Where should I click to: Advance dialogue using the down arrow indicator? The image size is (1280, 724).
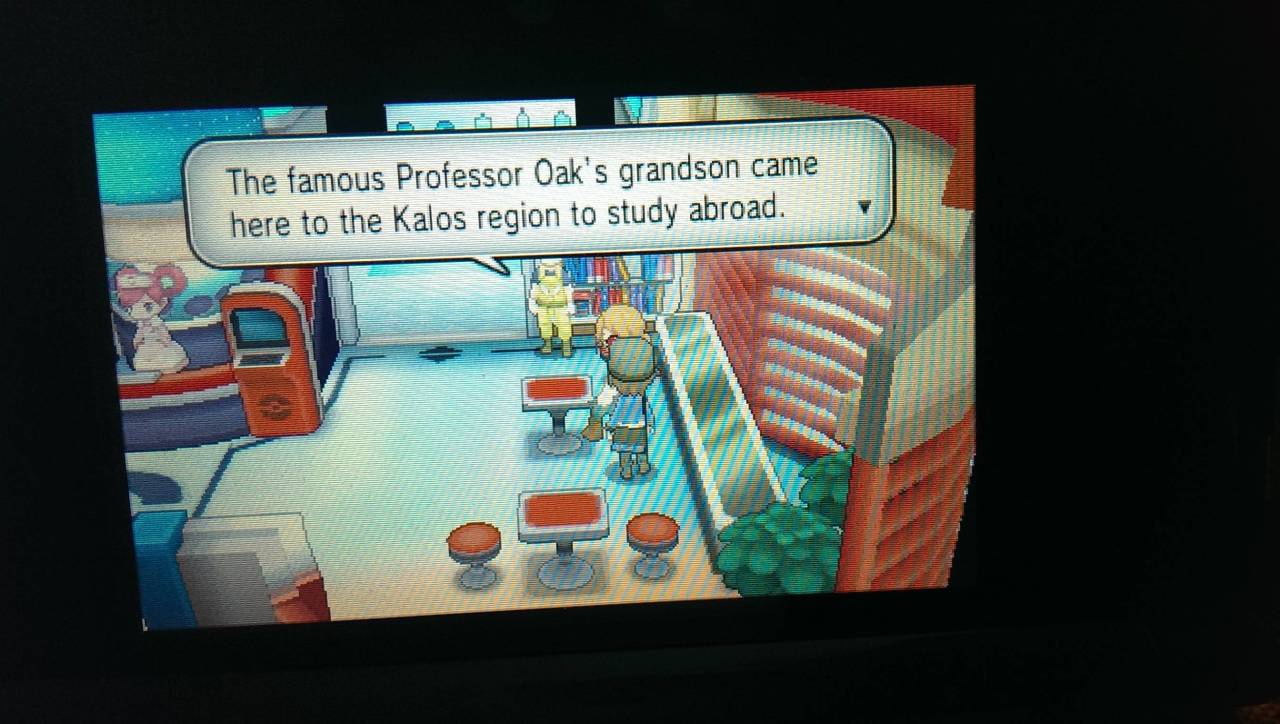866,207
